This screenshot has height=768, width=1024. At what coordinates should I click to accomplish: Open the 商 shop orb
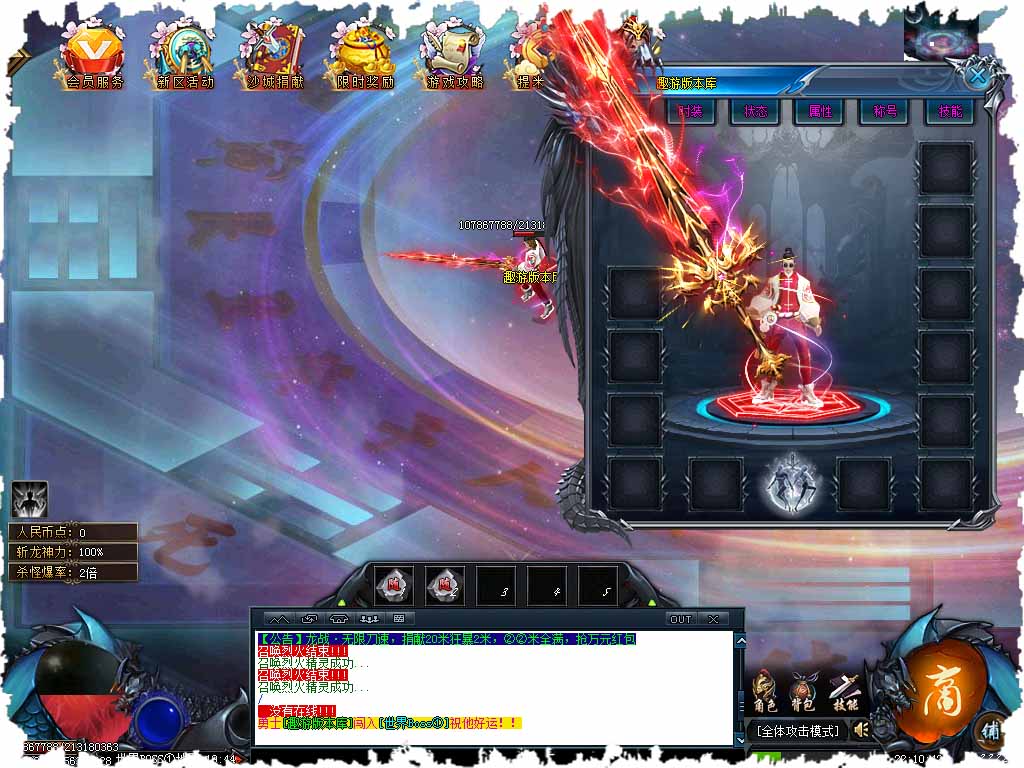935,688
